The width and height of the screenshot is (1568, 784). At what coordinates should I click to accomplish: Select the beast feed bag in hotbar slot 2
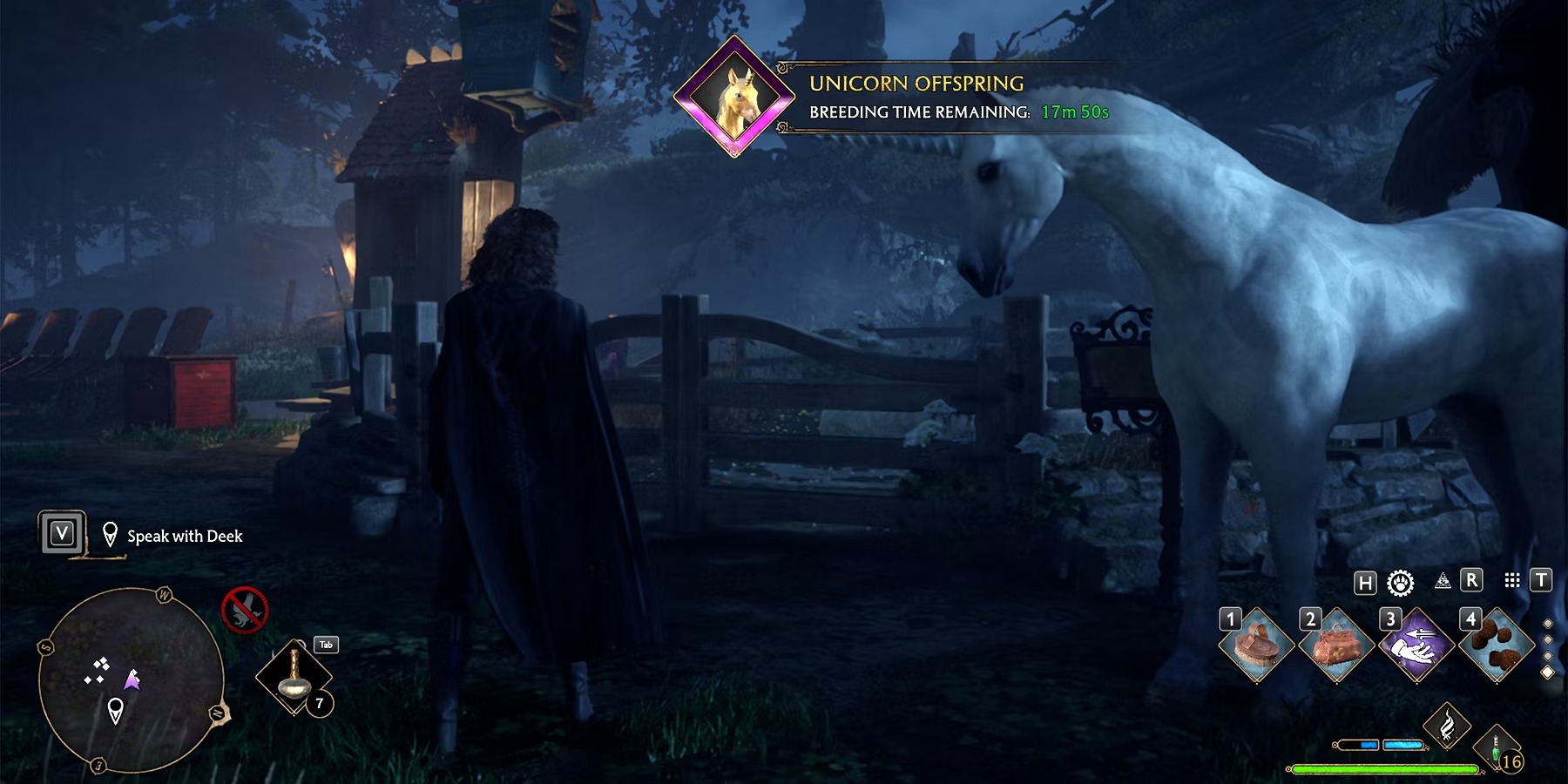1335,645
